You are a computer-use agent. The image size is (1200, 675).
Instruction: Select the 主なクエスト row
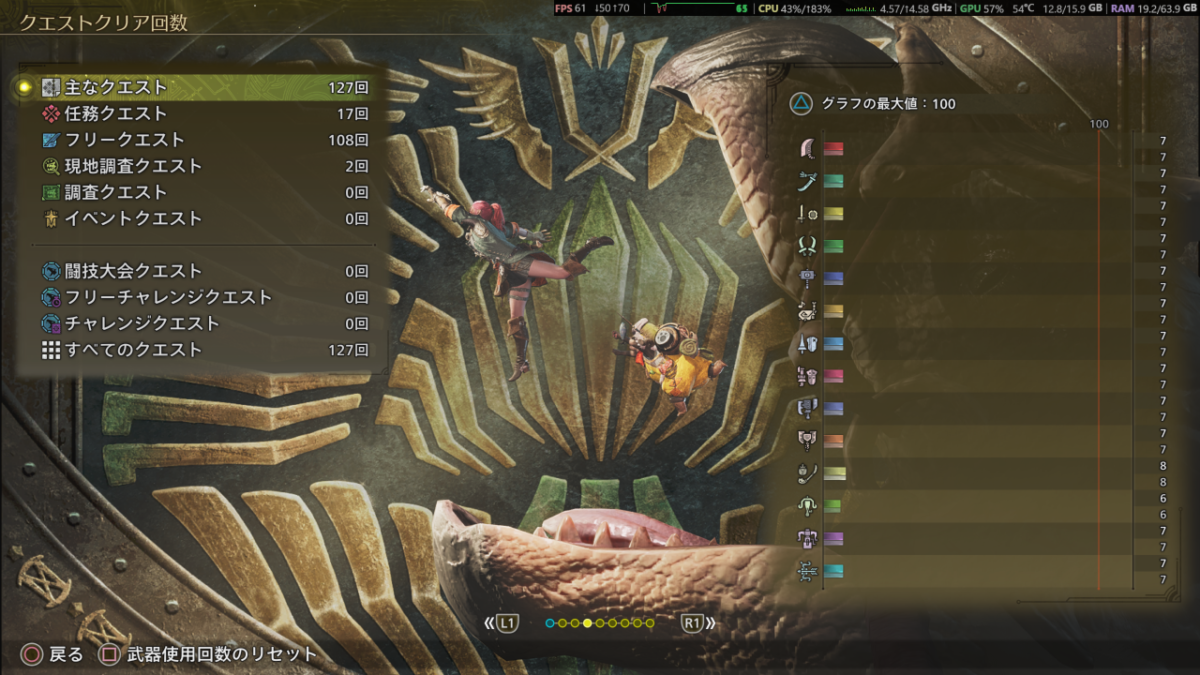(200, 88)
